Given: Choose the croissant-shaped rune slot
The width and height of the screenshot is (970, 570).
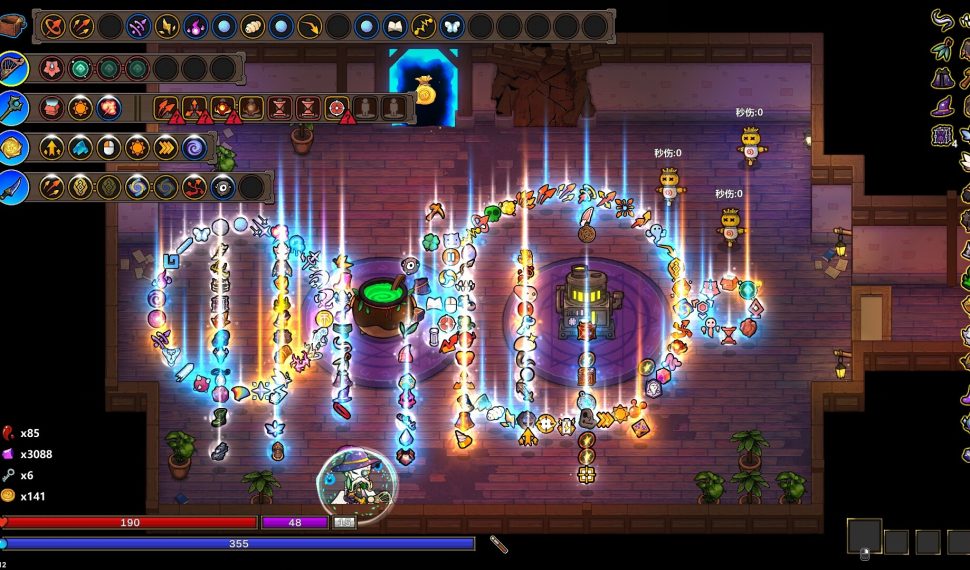Looking at the screenshot, I should (x=253, y=26).
